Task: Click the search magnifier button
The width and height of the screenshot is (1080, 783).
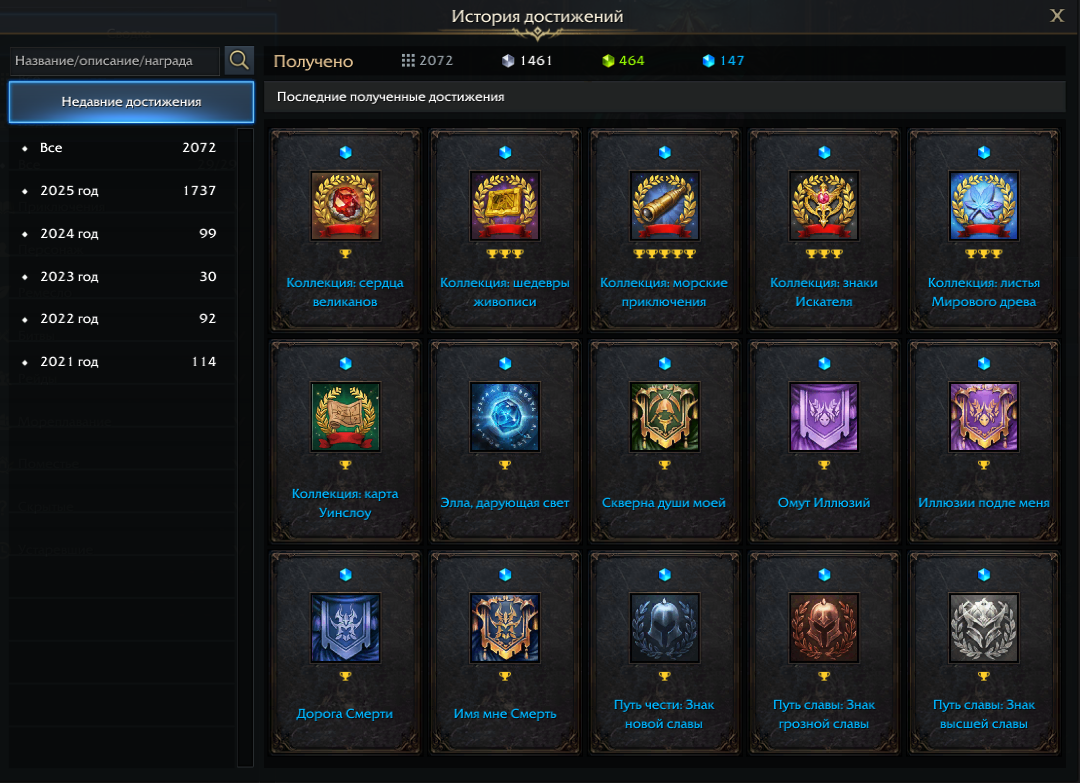Action: click(239, 60)
